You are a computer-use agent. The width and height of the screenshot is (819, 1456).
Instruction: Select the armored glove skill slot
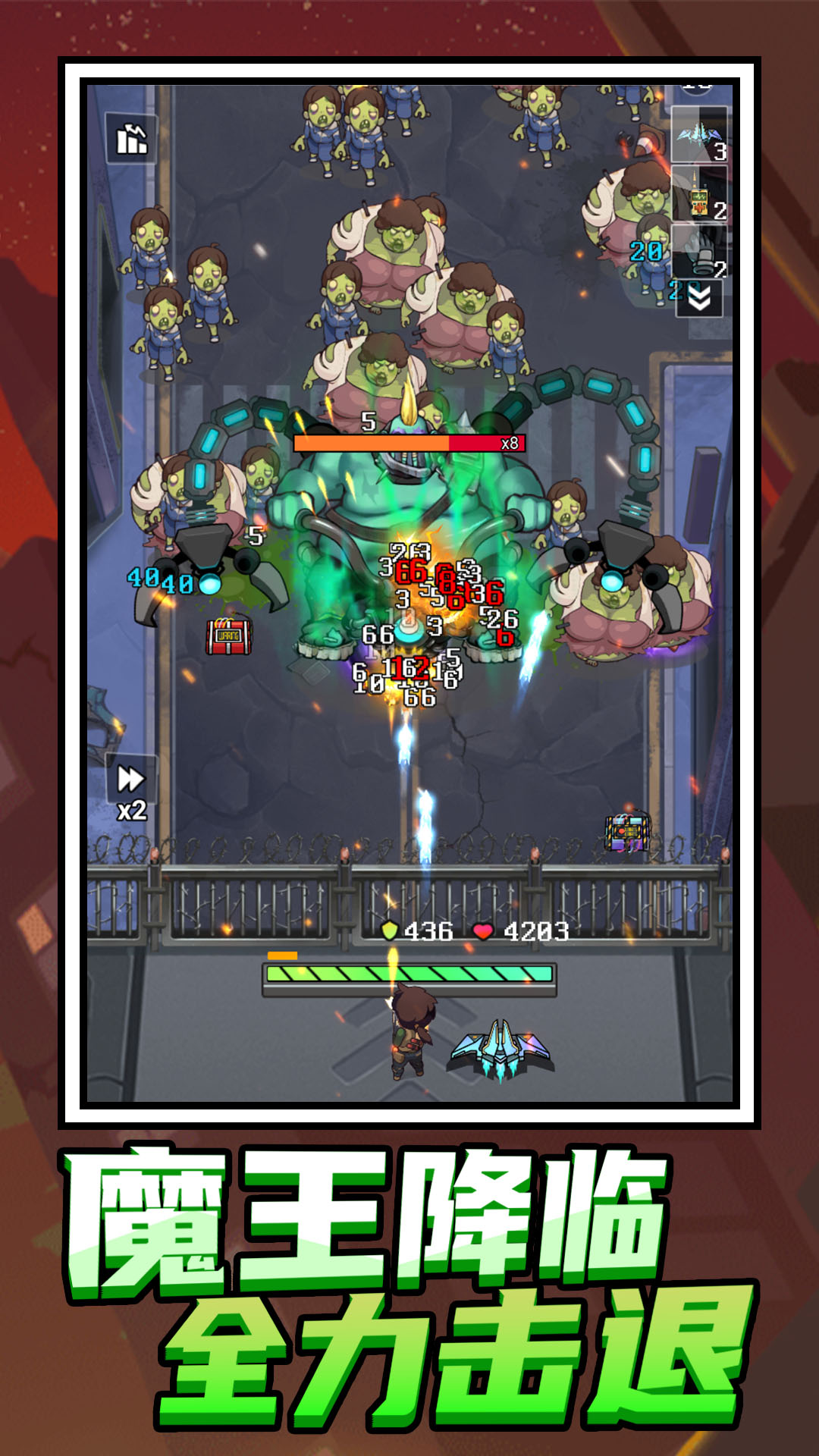pyautogui.click(x=699, y=253)
